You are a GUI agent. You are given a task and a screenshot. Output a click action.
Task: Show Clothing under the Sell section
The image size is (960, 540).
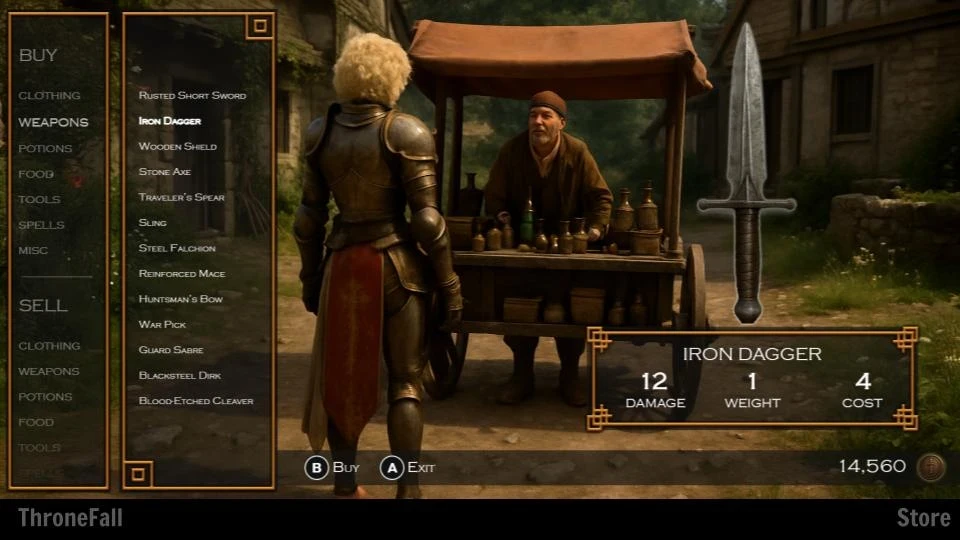49,346
